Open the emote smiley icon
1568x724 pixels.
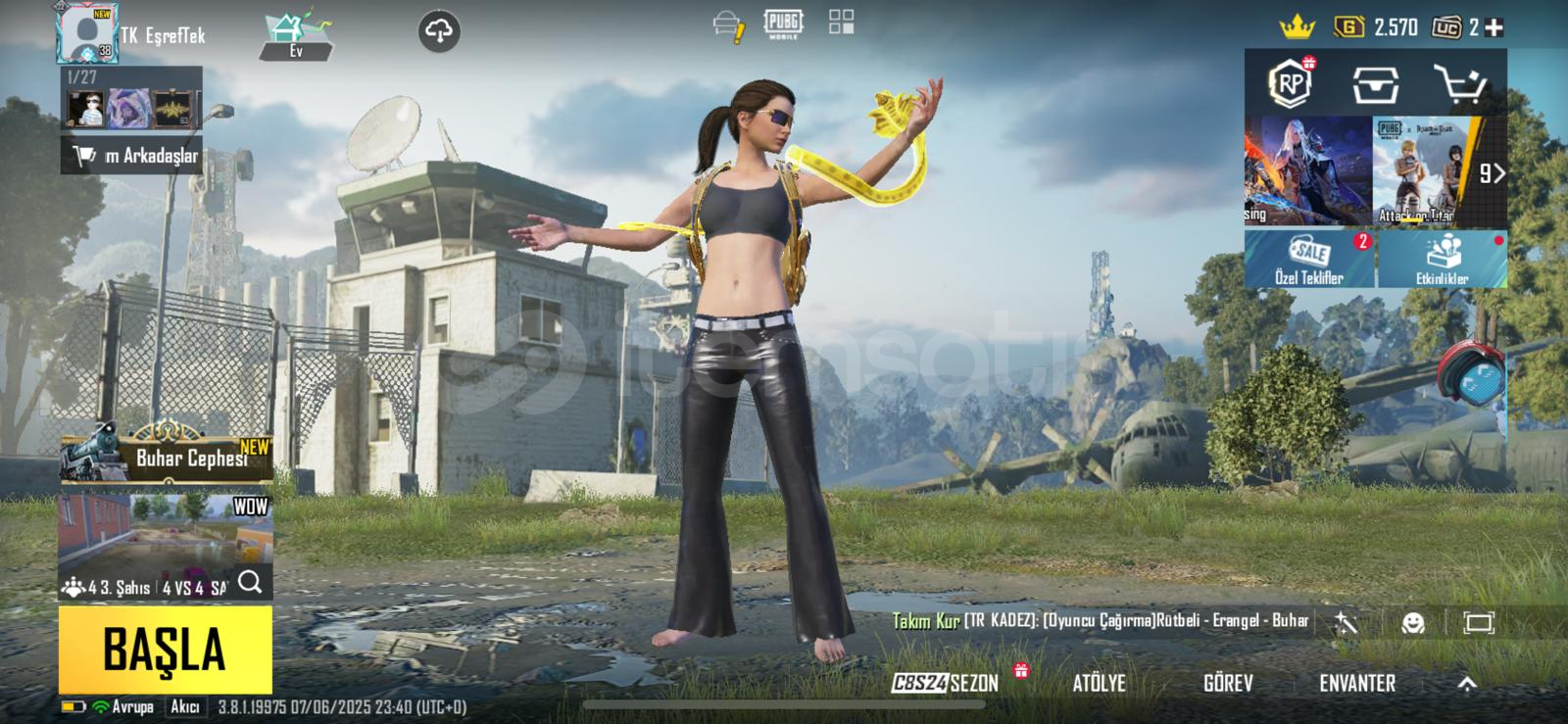1412,622
